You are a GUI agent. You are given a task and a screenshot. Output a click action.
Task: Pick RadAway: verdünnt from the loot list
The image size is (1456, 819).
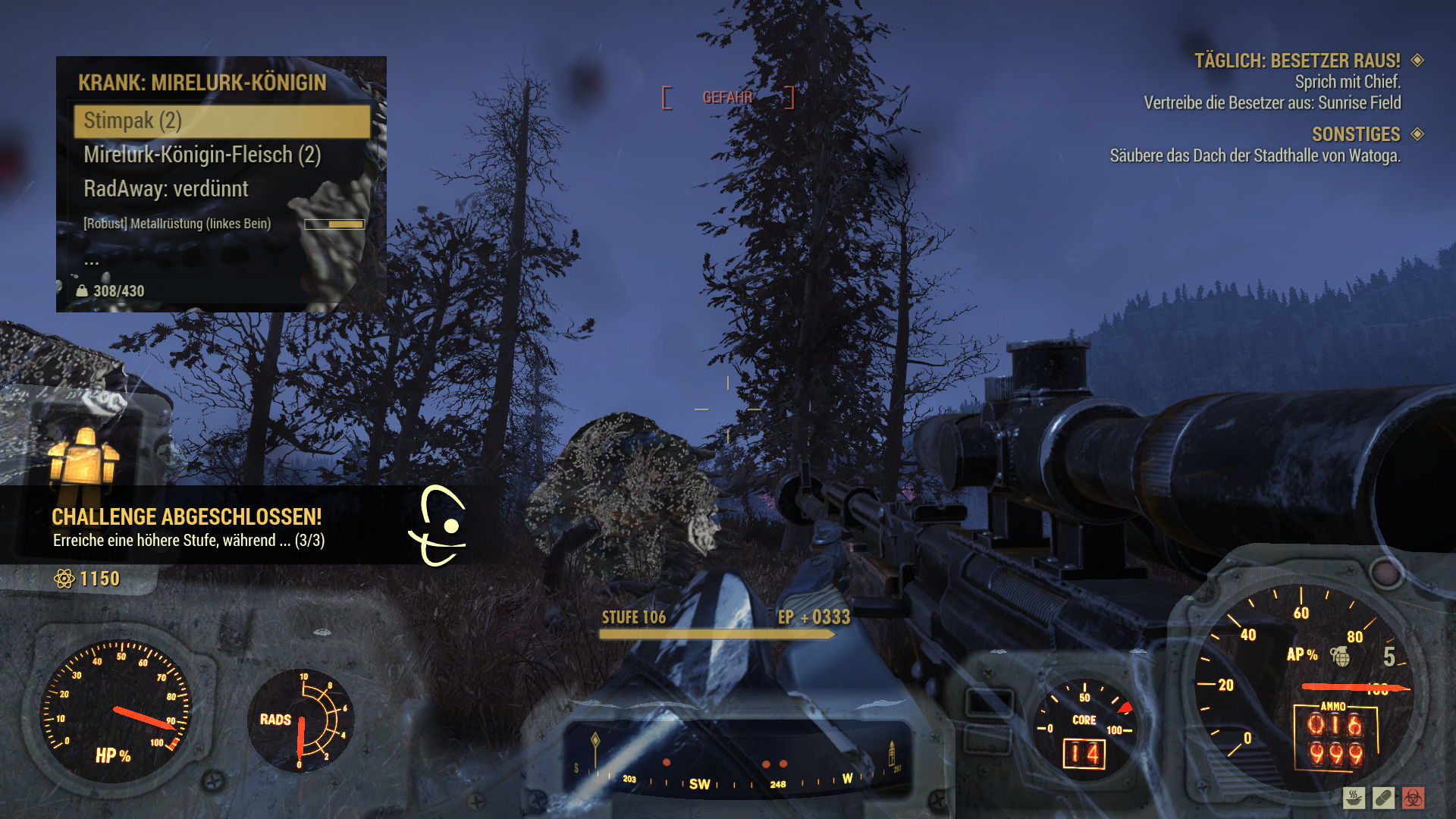(x=166, y=189)
